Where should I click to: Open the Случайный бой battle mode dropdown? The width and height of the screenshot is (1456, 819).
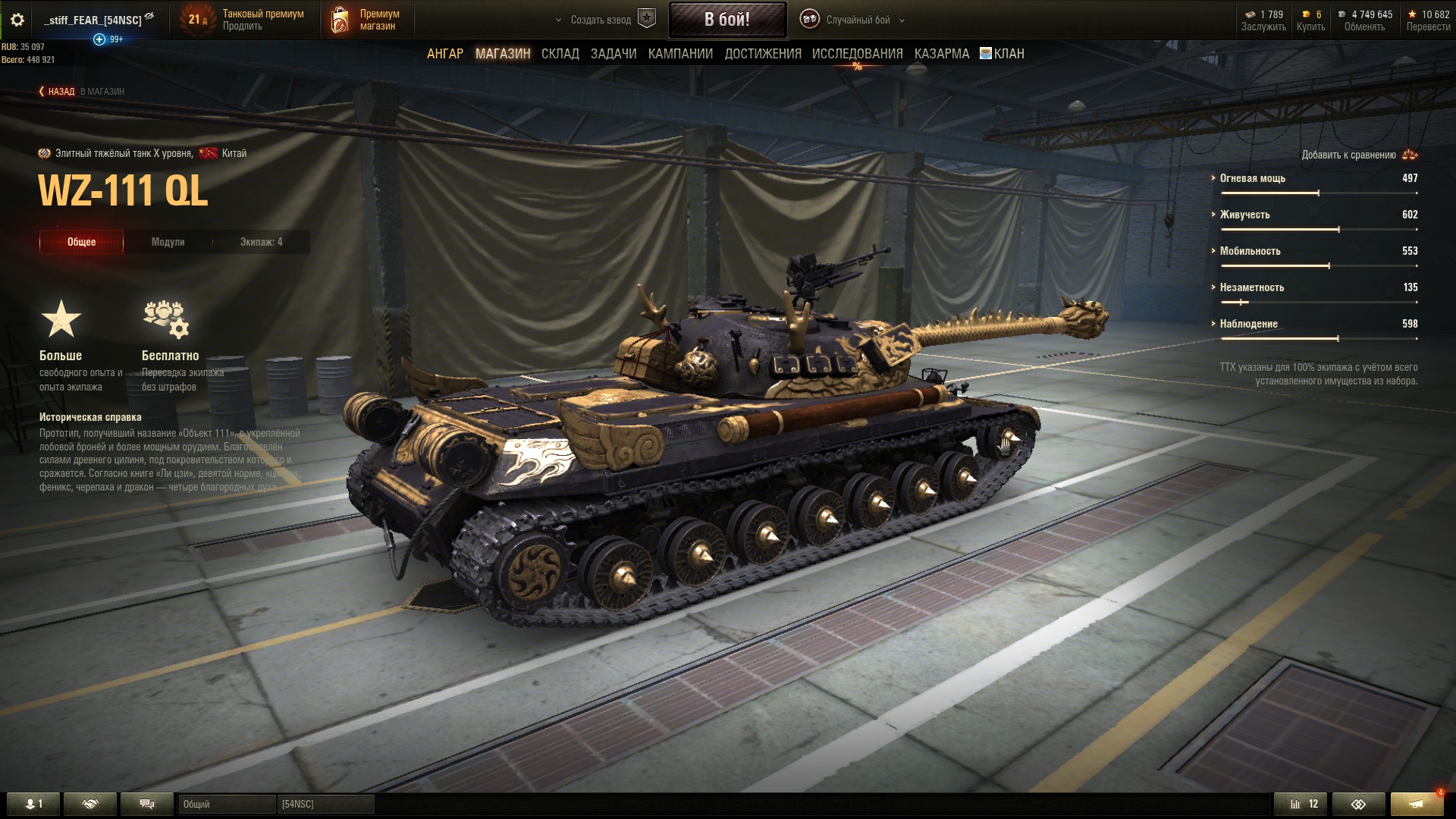(858, 20)
